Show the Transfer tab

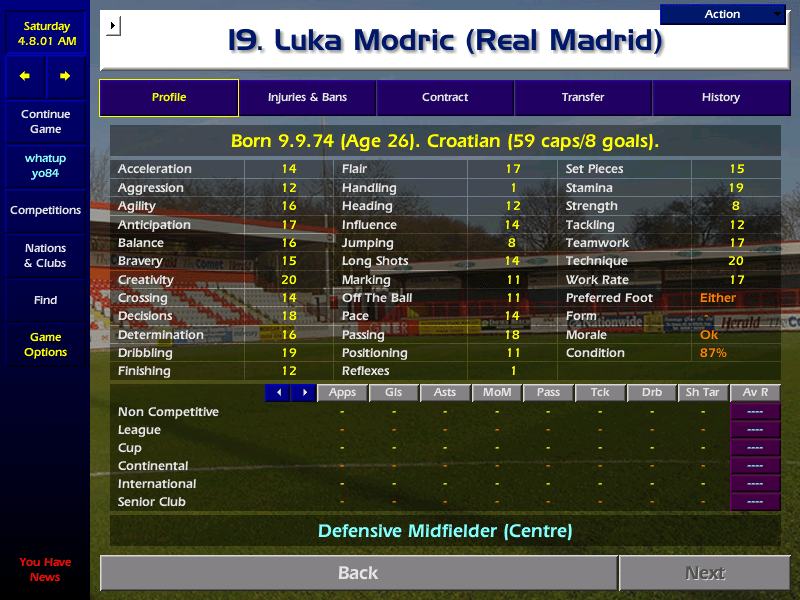(x=583, y=98)
